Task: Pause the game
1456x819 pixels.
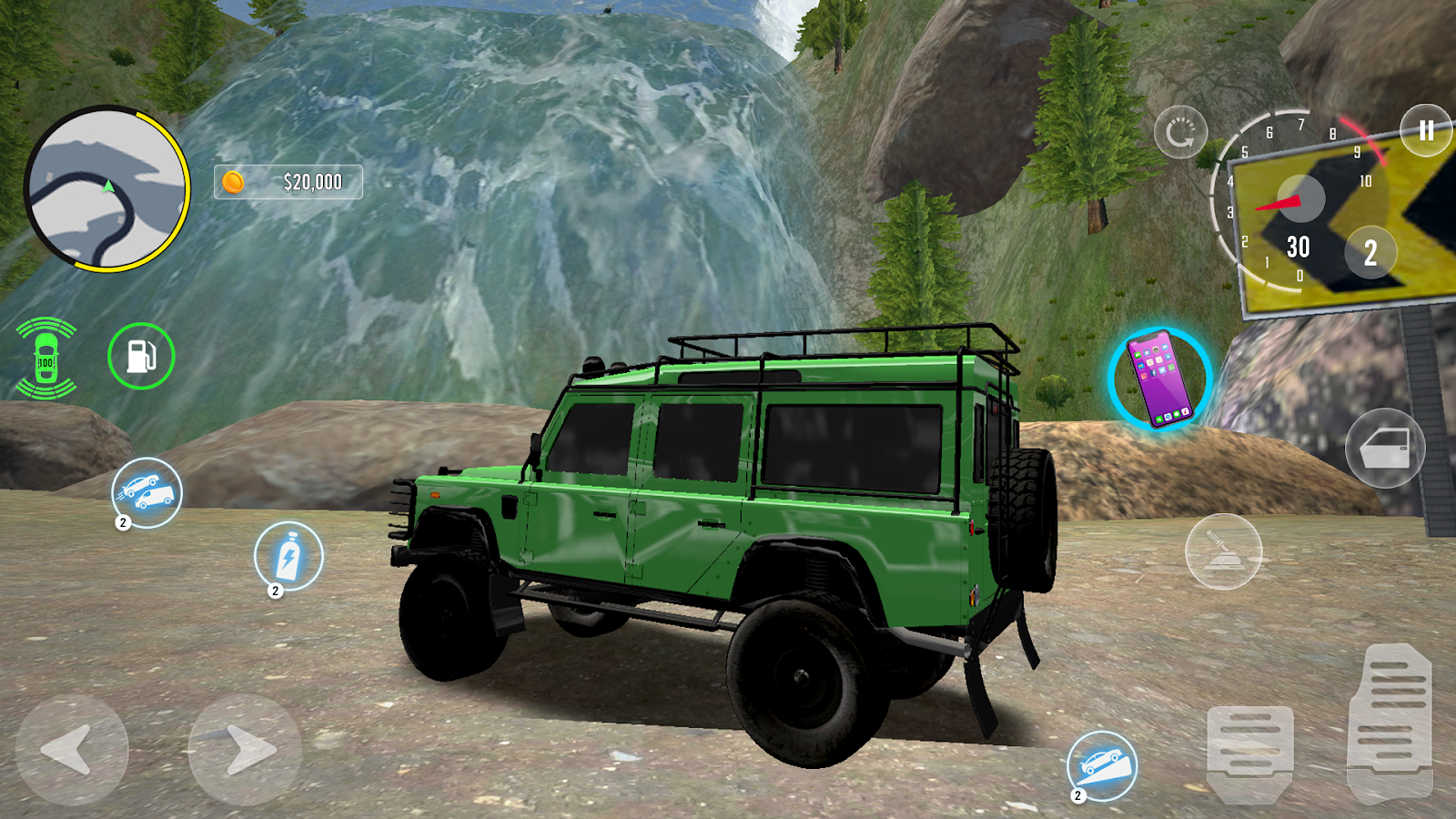Action: tap(1425, 131)
